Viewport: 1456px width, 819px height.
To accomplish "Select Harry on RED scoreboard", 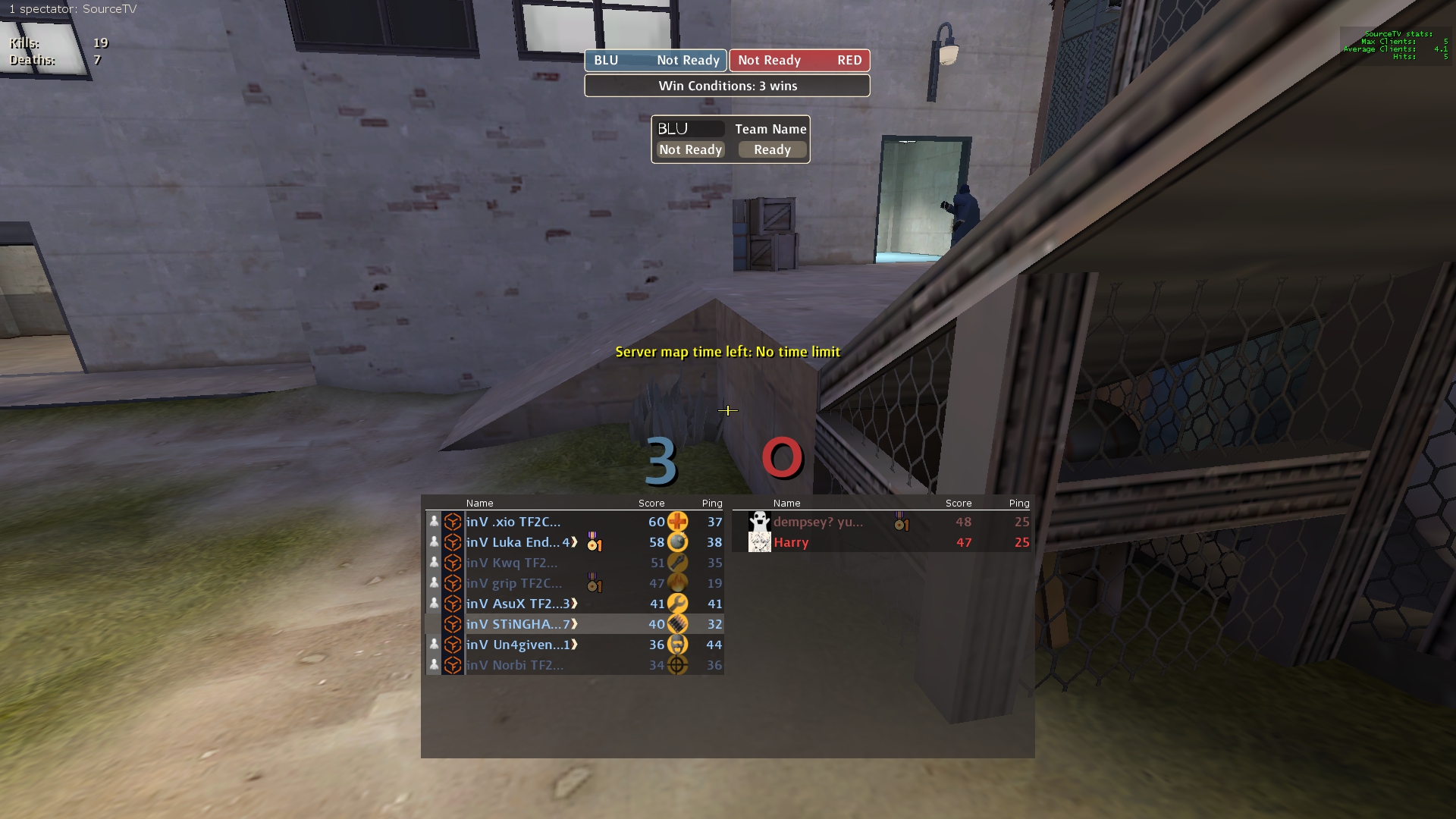I will [791, 542].
